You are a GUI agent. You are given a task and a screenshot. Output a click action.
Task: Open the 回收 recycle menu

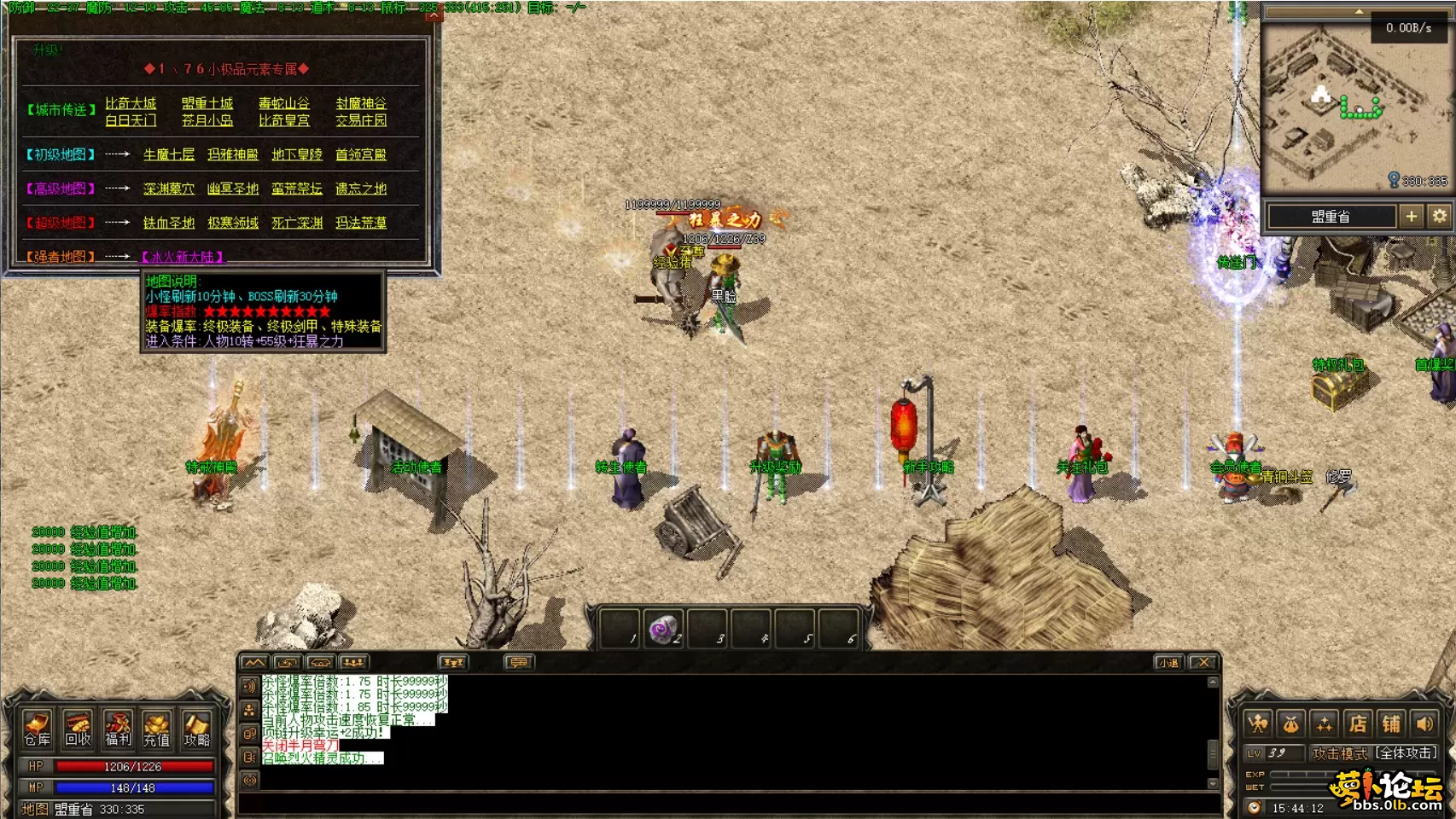click(x=78, y=729)
